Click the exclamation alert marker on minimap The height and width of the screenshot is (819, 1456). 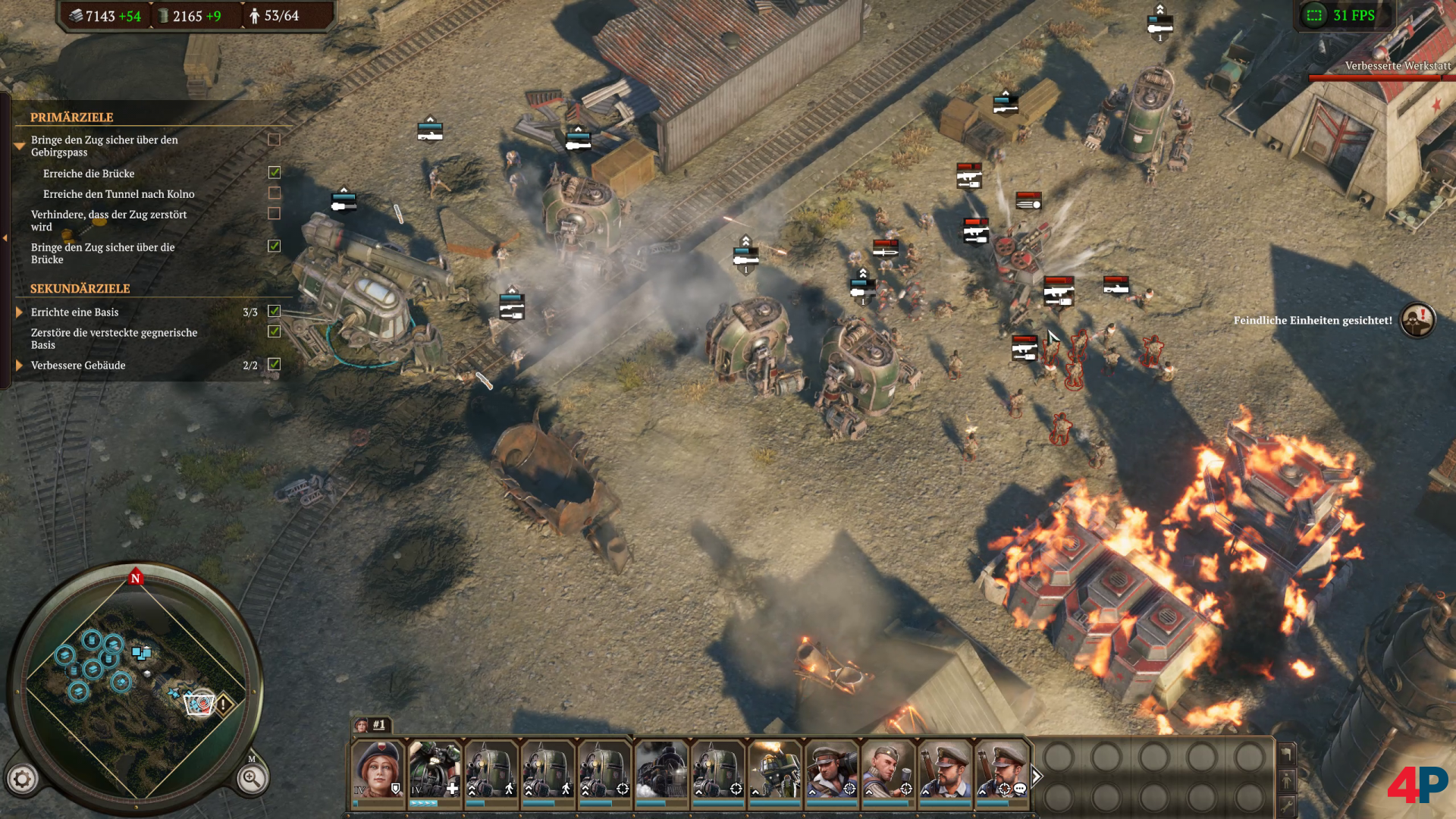(224, 704)
